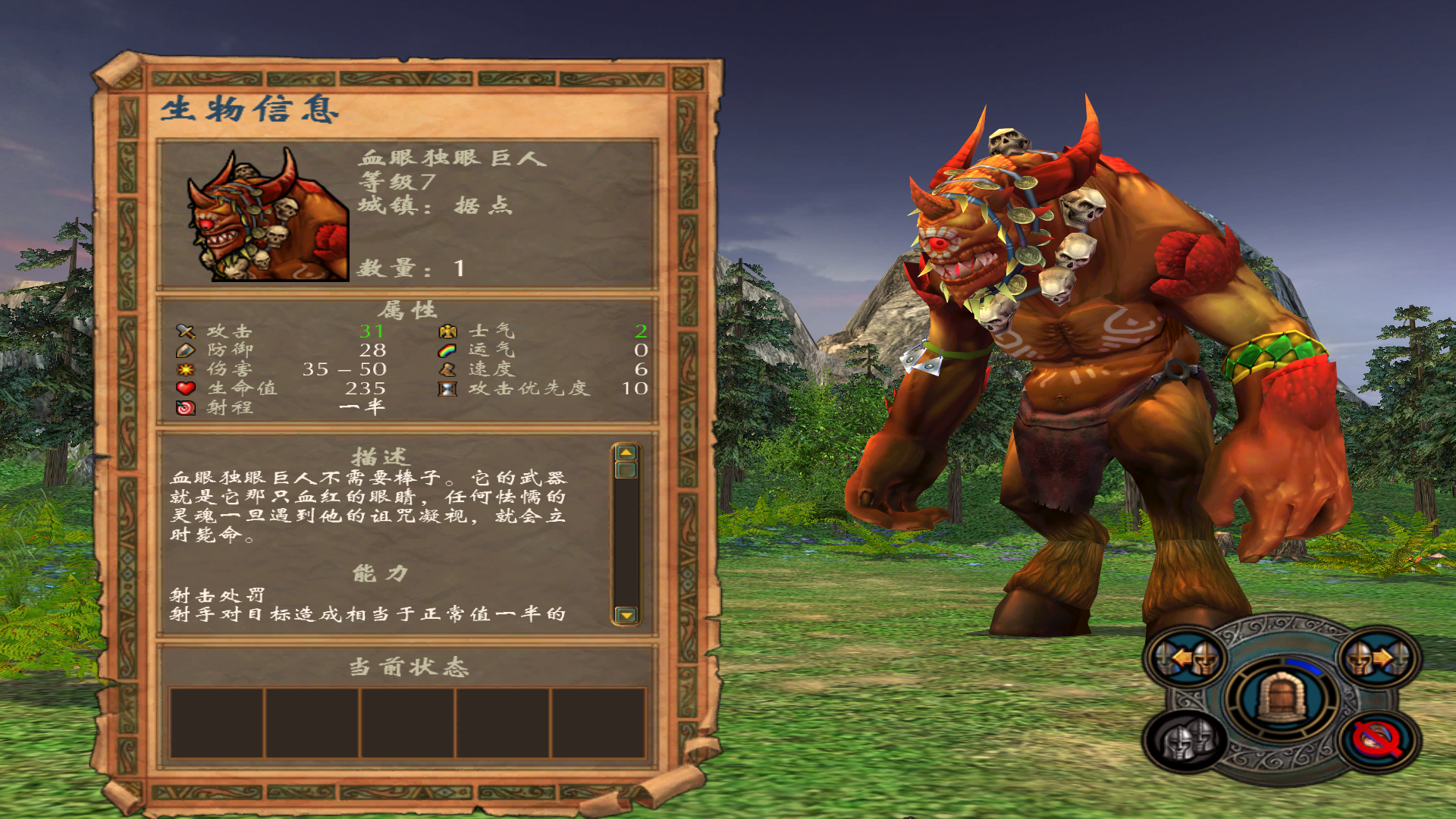Click the rainbow luck stat icon
Image resolution: width=1456 pixels, height=819 pixels.
447,350
